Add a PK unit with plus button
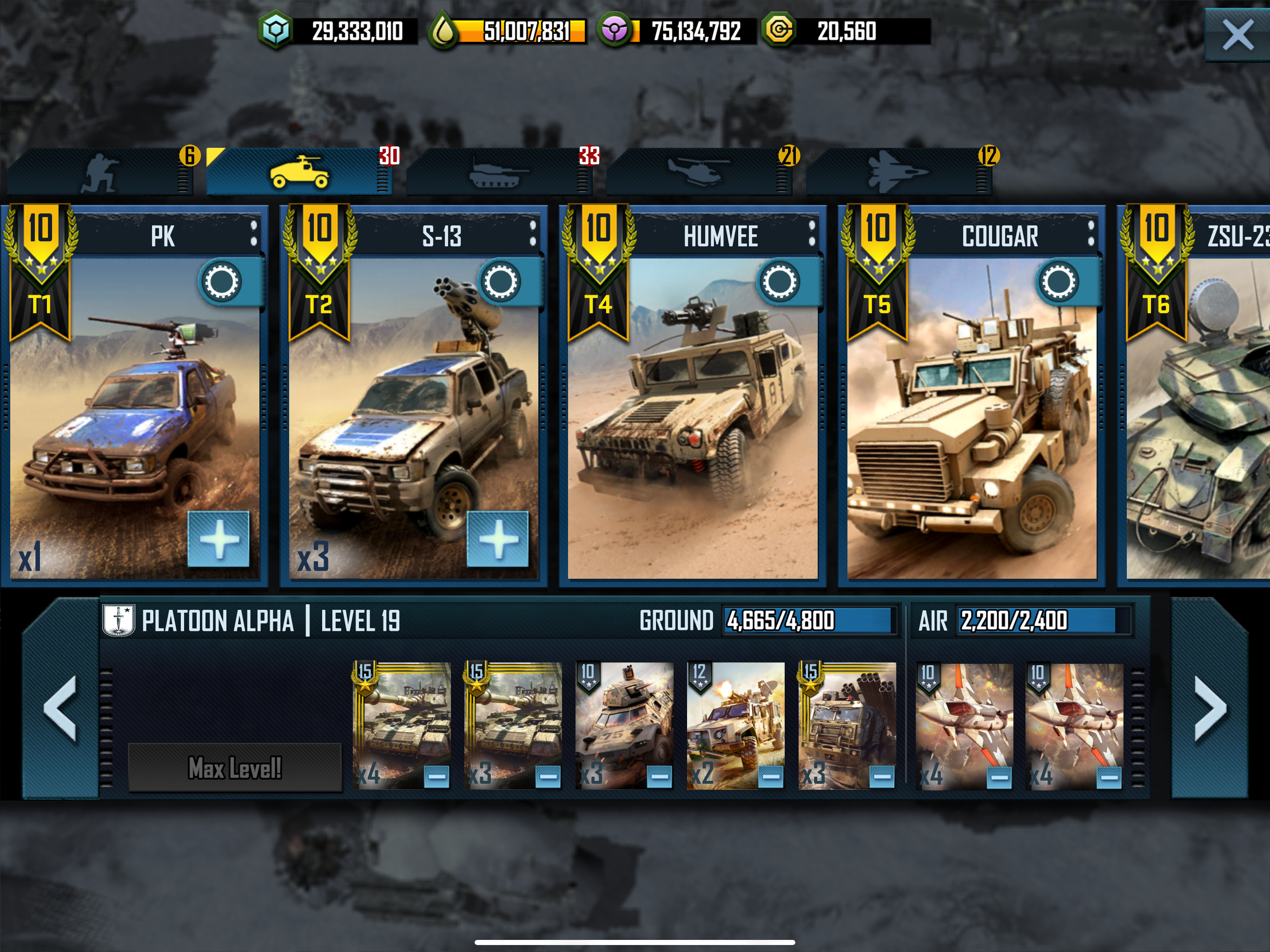 coord(219,539)
